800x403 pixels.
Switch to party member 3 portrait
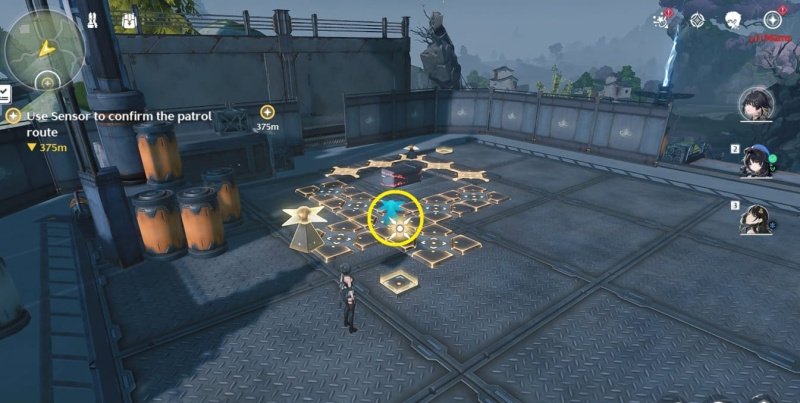pos(757,218)
